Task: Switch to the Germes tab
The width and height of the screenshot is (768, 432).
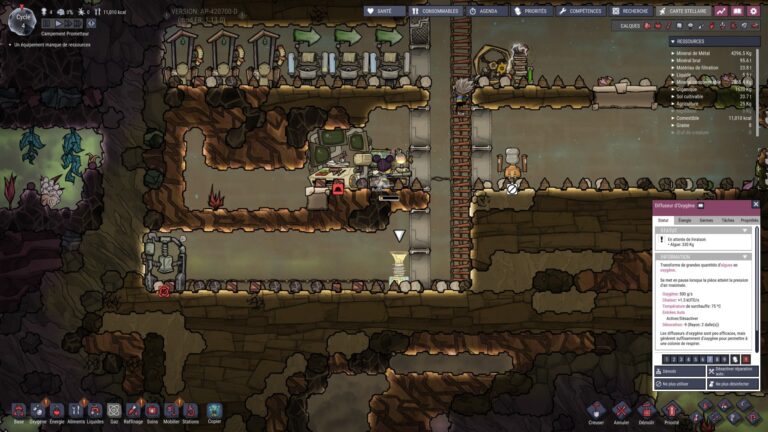Action: 706,220
